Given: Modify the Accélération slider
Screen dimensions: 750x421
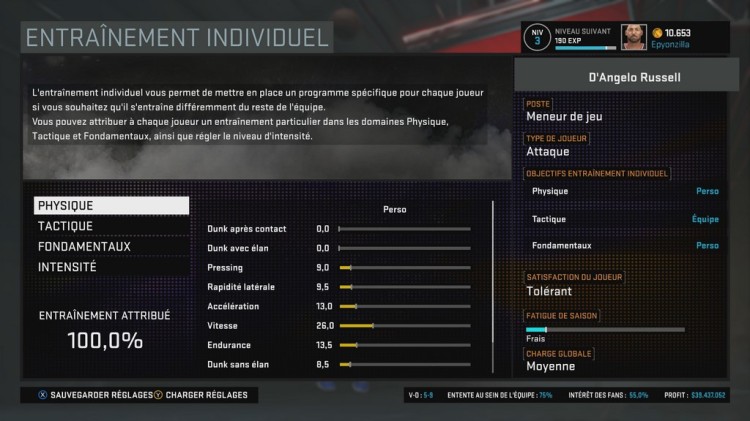Looking at the screenshot, I should click(x=405, y=306).
